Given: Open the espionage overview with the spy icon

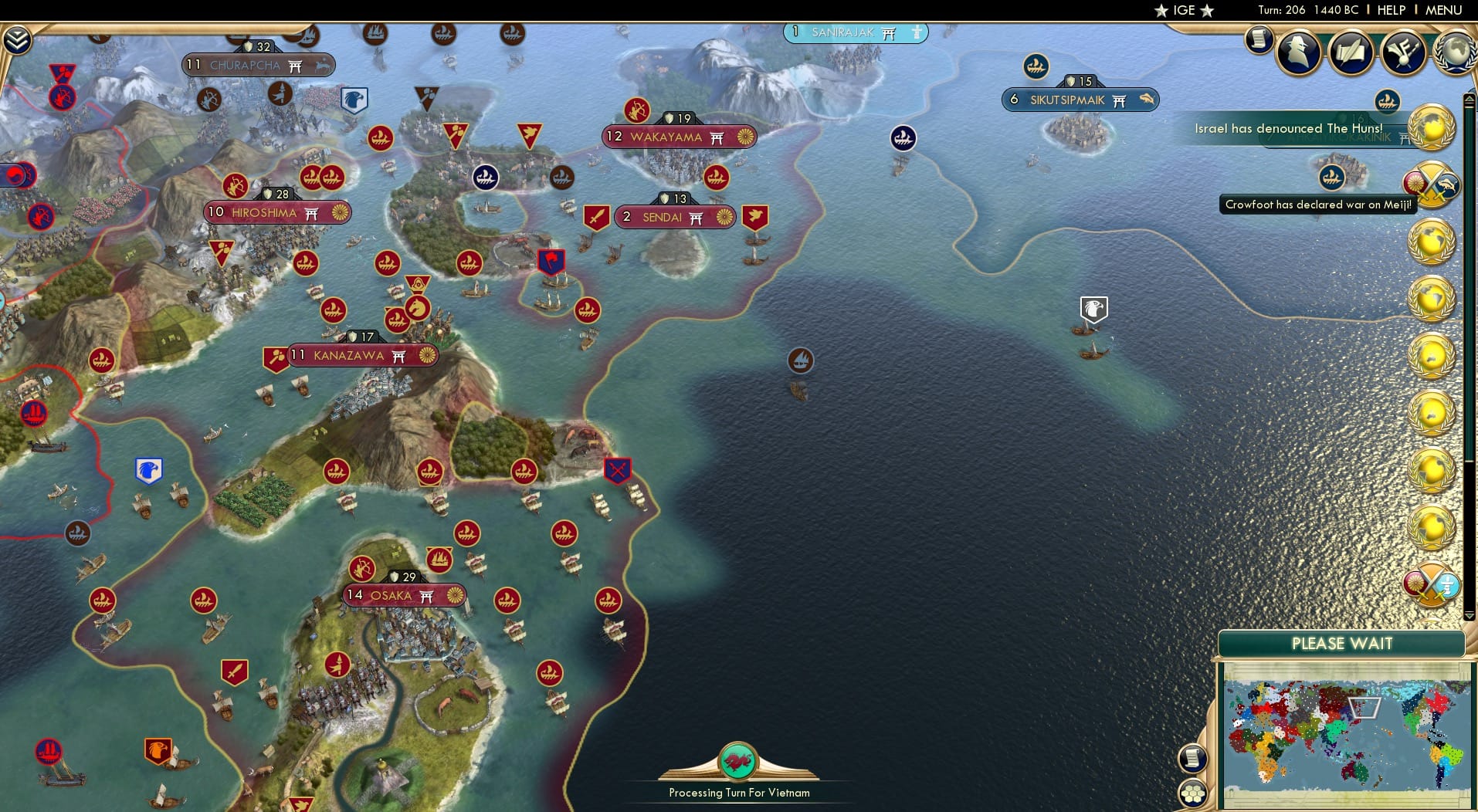Looking at the screenshot, I should coord(1298,52).
